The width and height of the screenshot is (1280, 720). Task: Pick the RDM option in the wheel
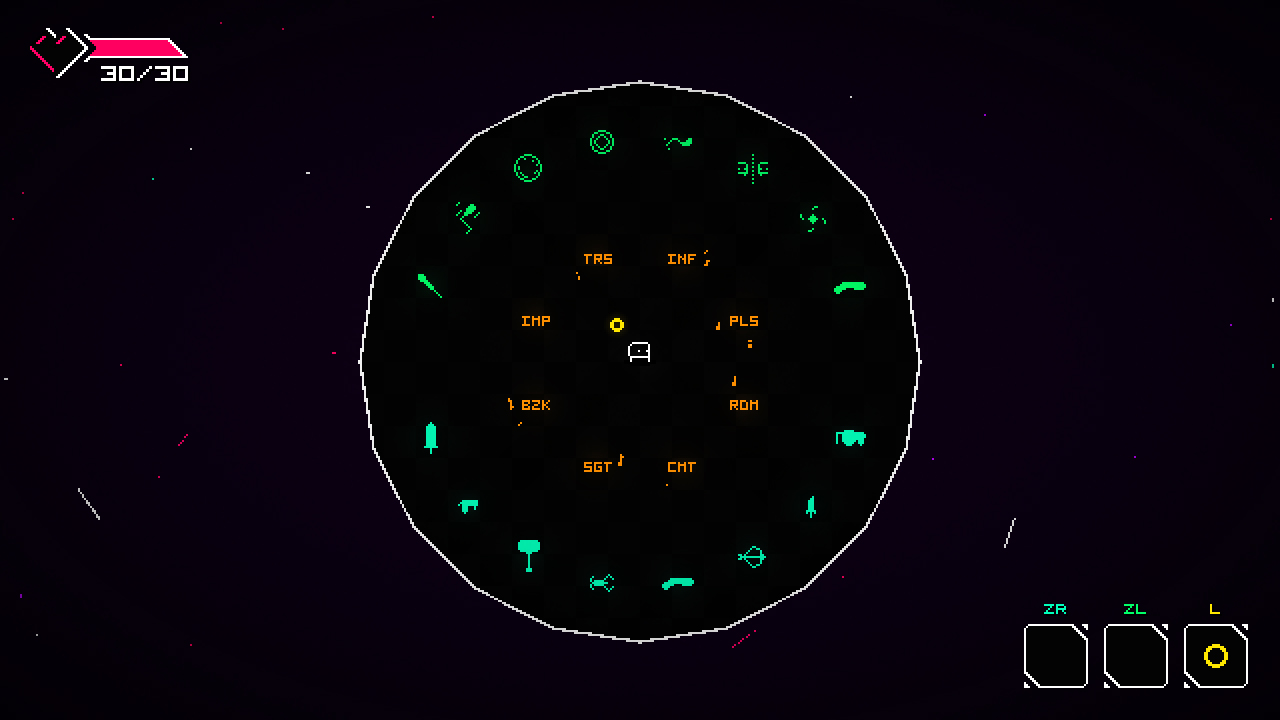(x=743, y=405)
